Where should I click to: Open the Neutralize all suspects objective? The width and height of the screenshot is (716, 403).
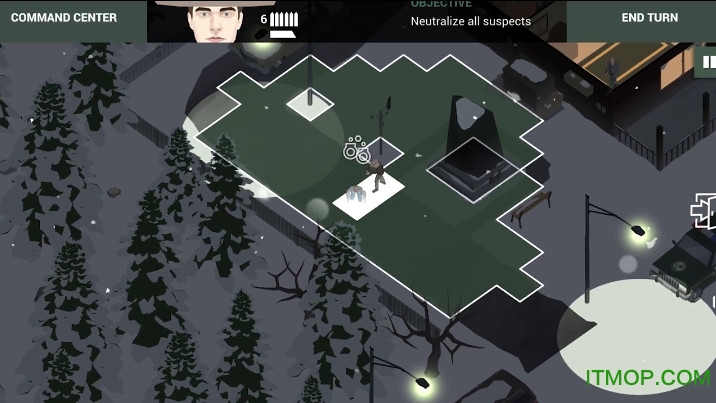[470, 21]
